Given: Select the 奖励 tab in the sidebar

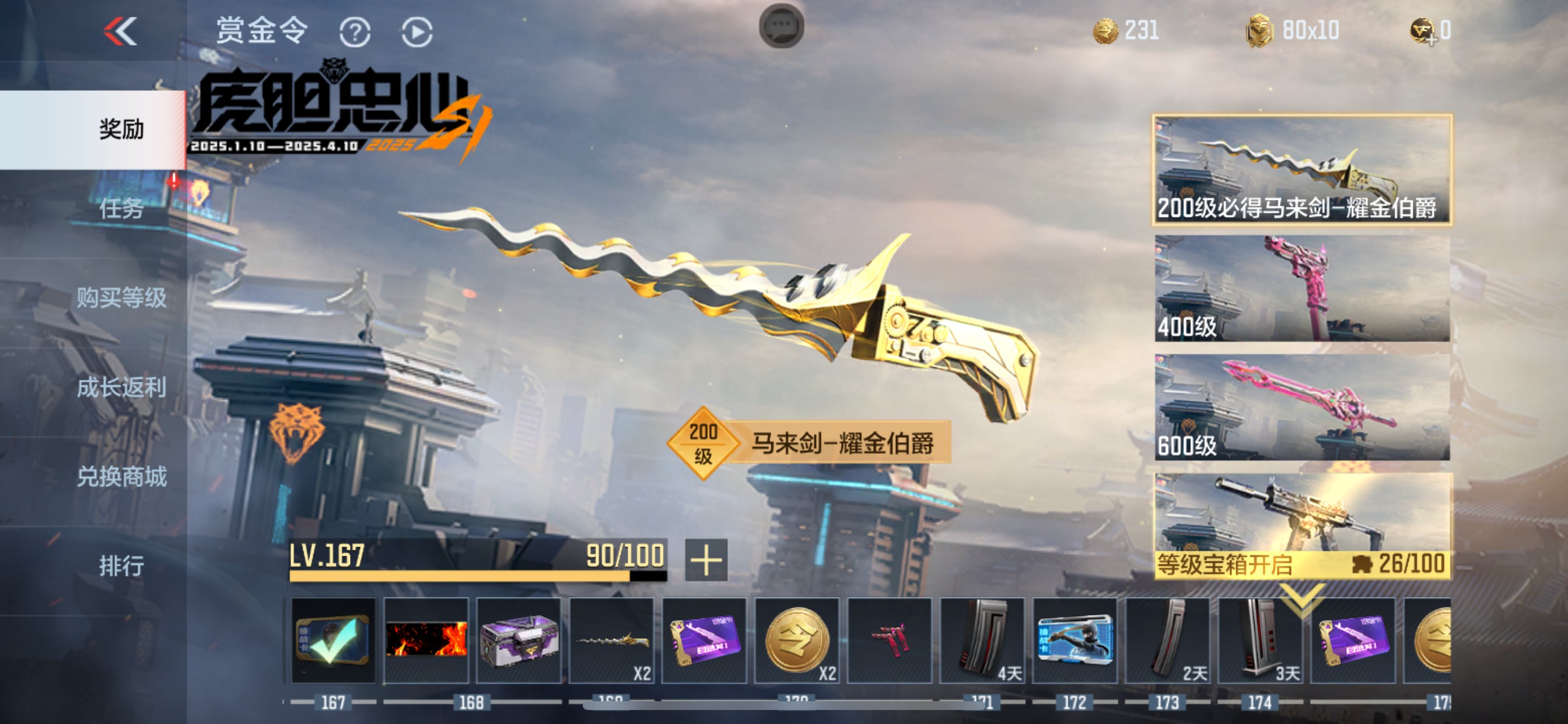Looking at the screenshot, I should [122, 129].
